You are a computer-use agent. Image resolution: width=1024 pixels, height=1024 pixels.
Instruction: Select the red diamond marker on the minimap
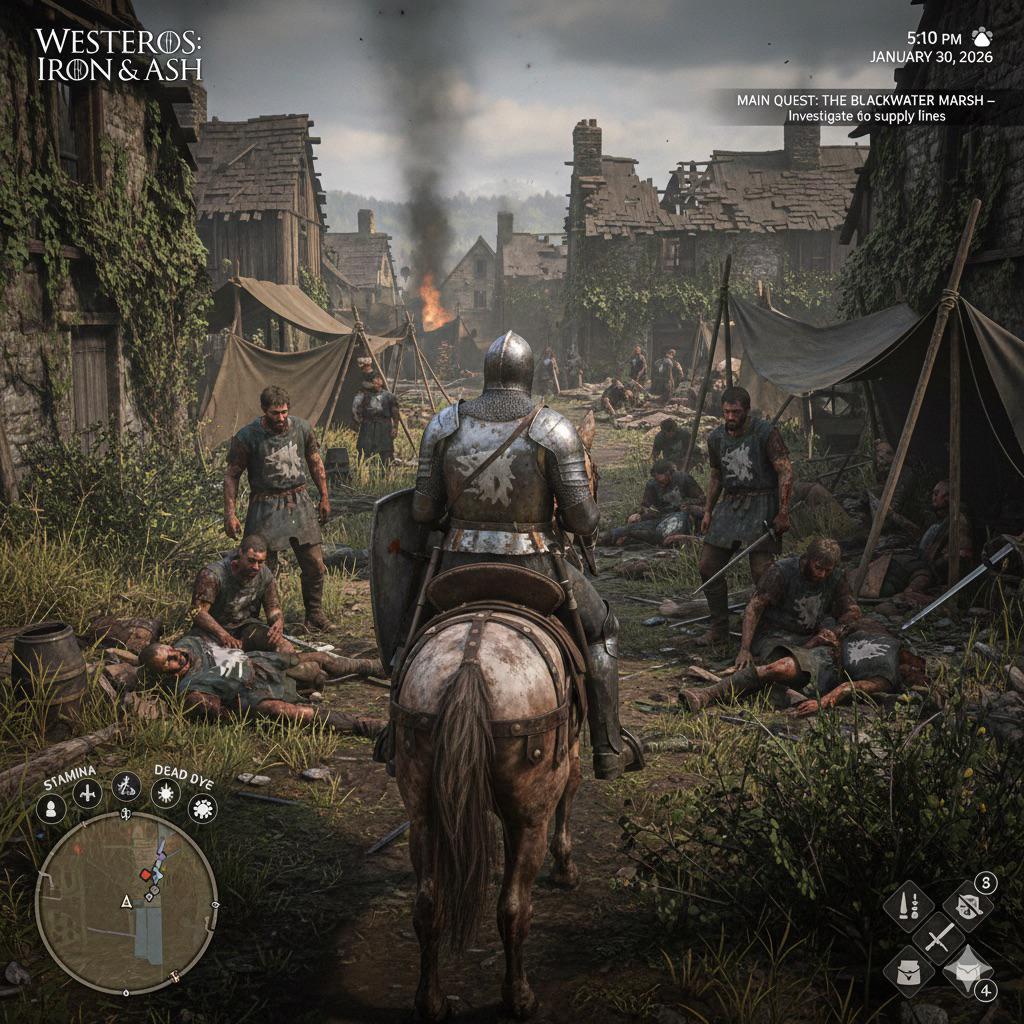pyautogui.click(x=146, y=874)
